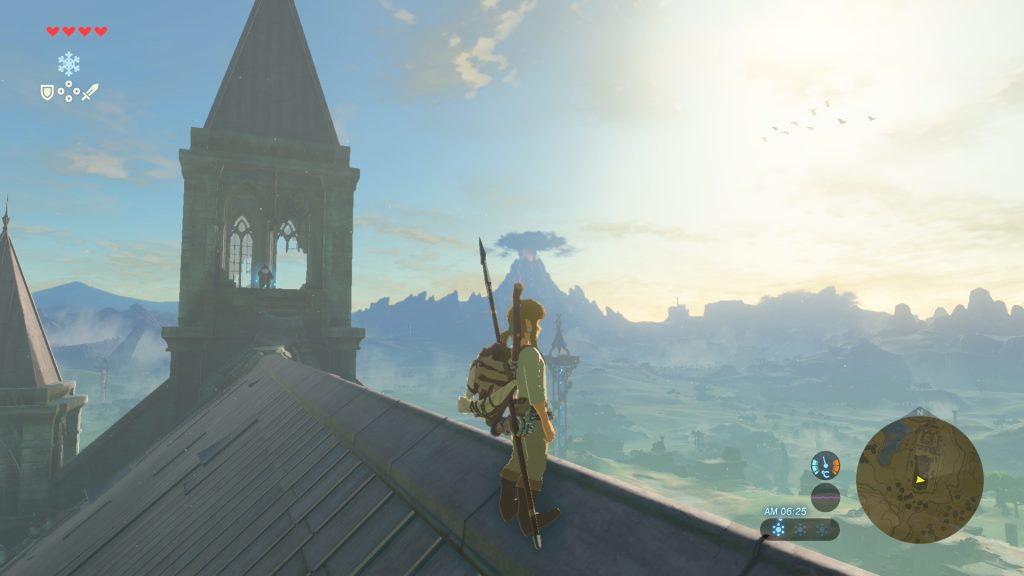Select the sword weapon icon
The image size is (1024, 576).
pyautogui.click(x=90, y=92)
